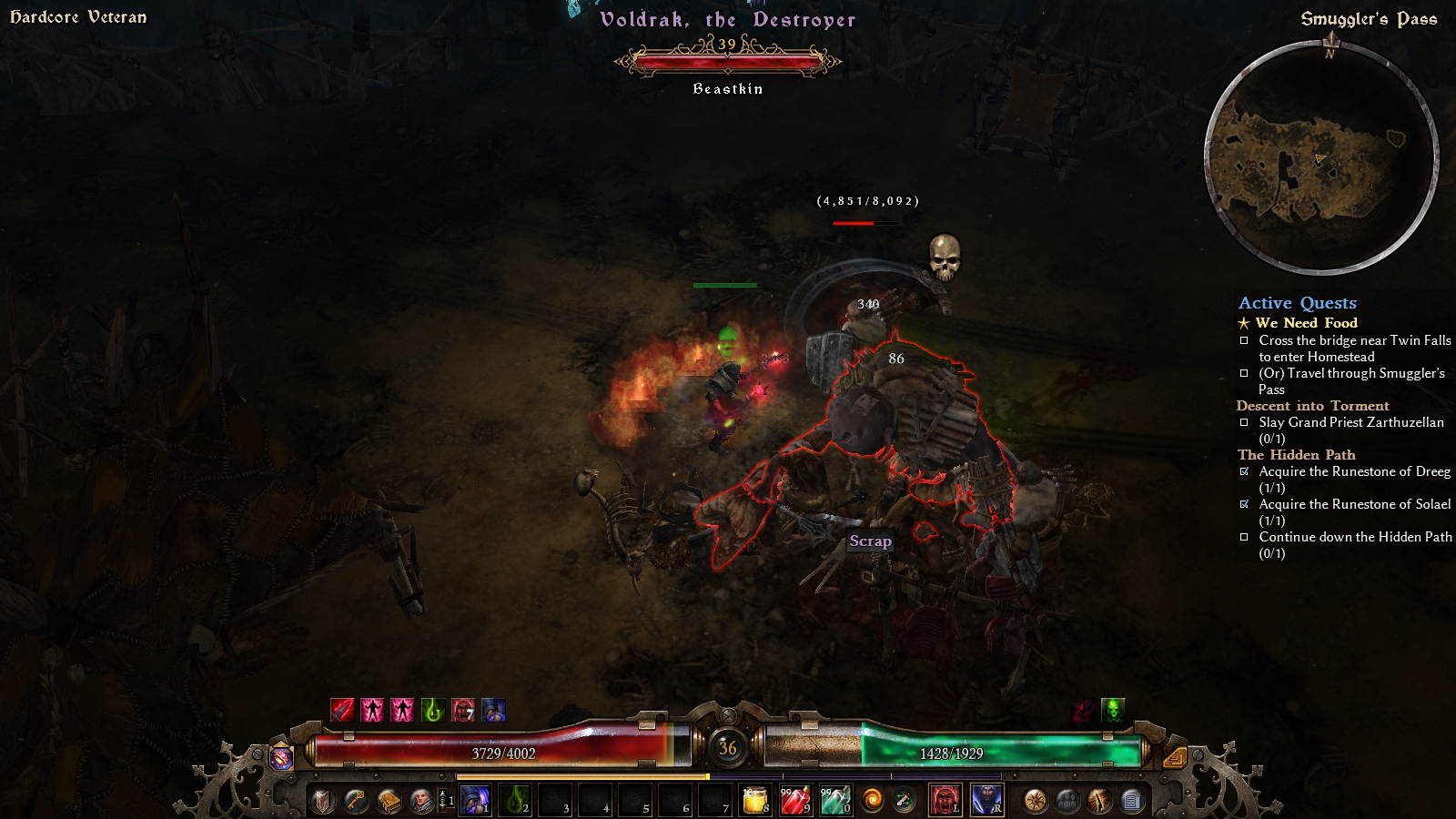The width and height of the screenshot is (1456, 819).
Task: Select the bald man portrait button
Action: point(421,801)
